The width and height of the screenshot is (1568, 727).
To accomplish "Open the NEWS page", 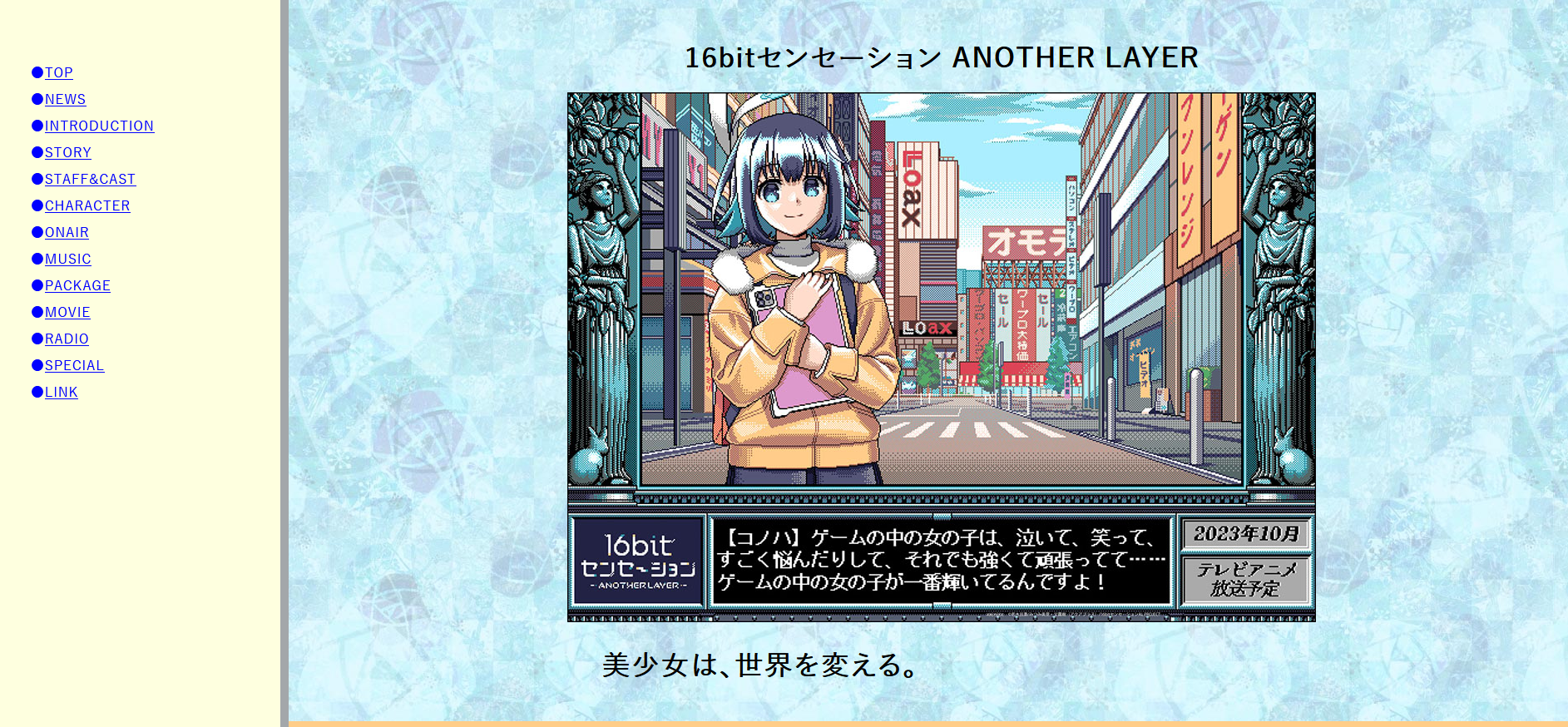I will [x=65, y=99].
